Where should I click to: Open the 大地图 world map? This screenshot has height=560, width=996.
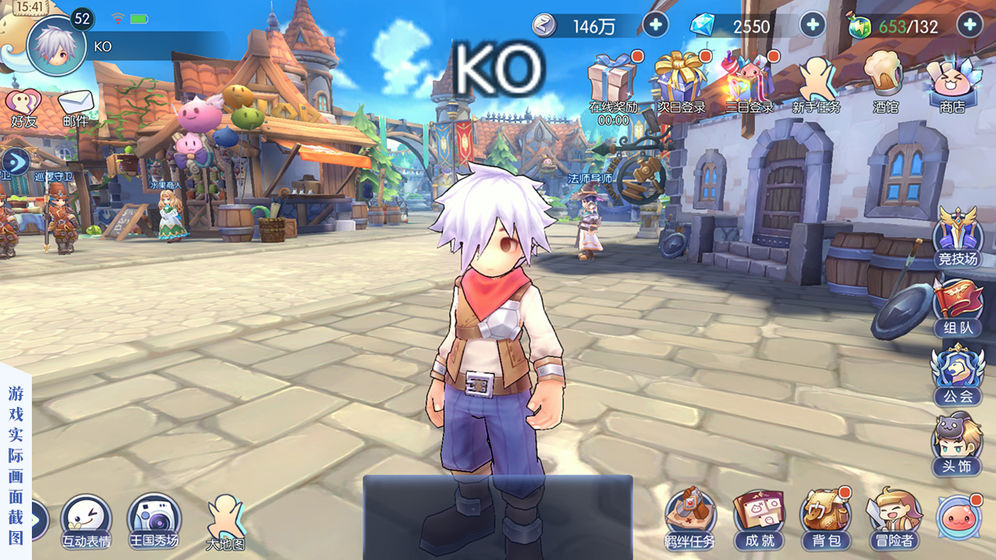225,520
